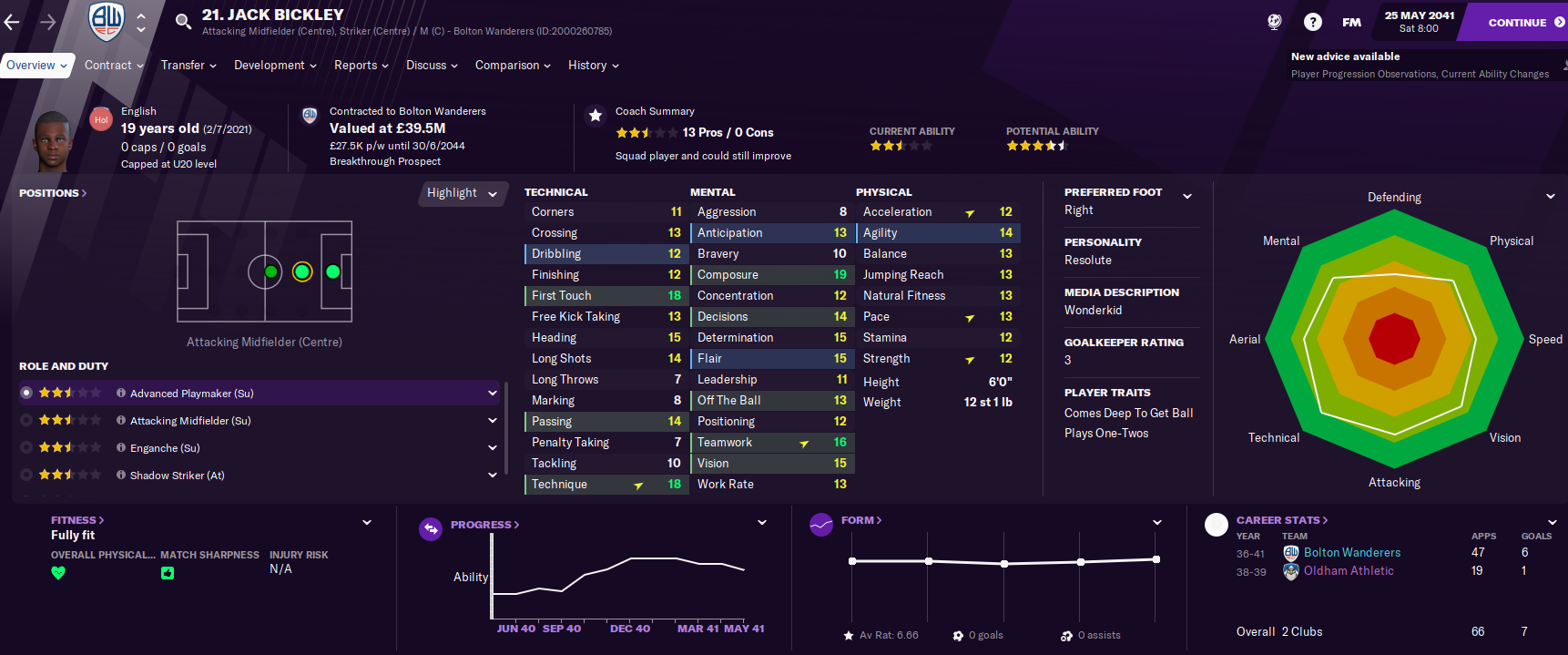This screenshot has height=655, width=1568.
Task: Open the help question mark icon
Action: (1312, 22)
